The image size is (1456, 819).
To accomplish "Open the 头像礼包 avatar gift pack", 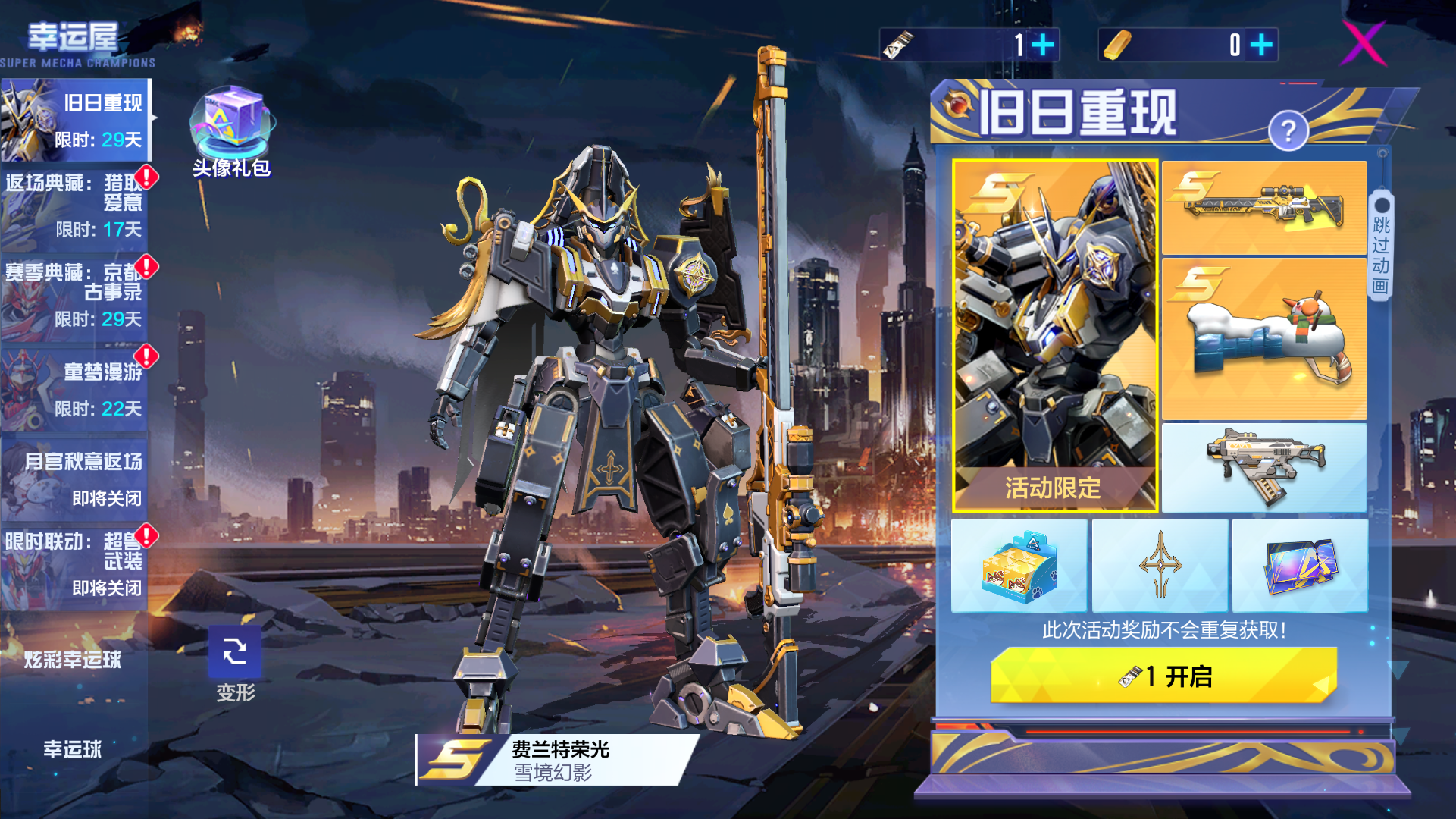I will [x=232, y=130].
